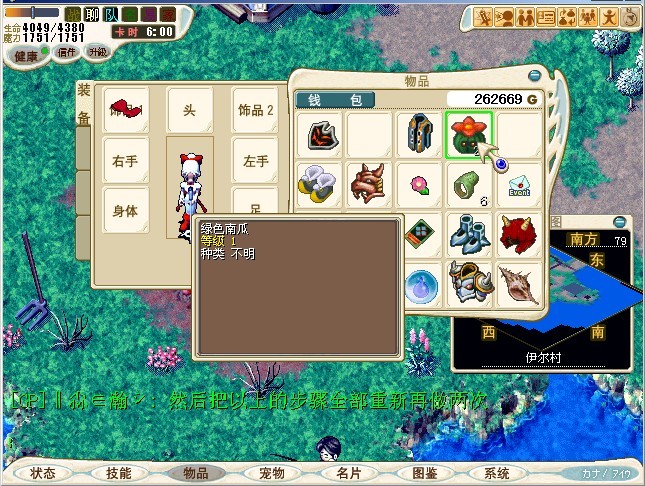Select the spiral seashell item
This screenshot has height=486, width=645.
(519, 283)
